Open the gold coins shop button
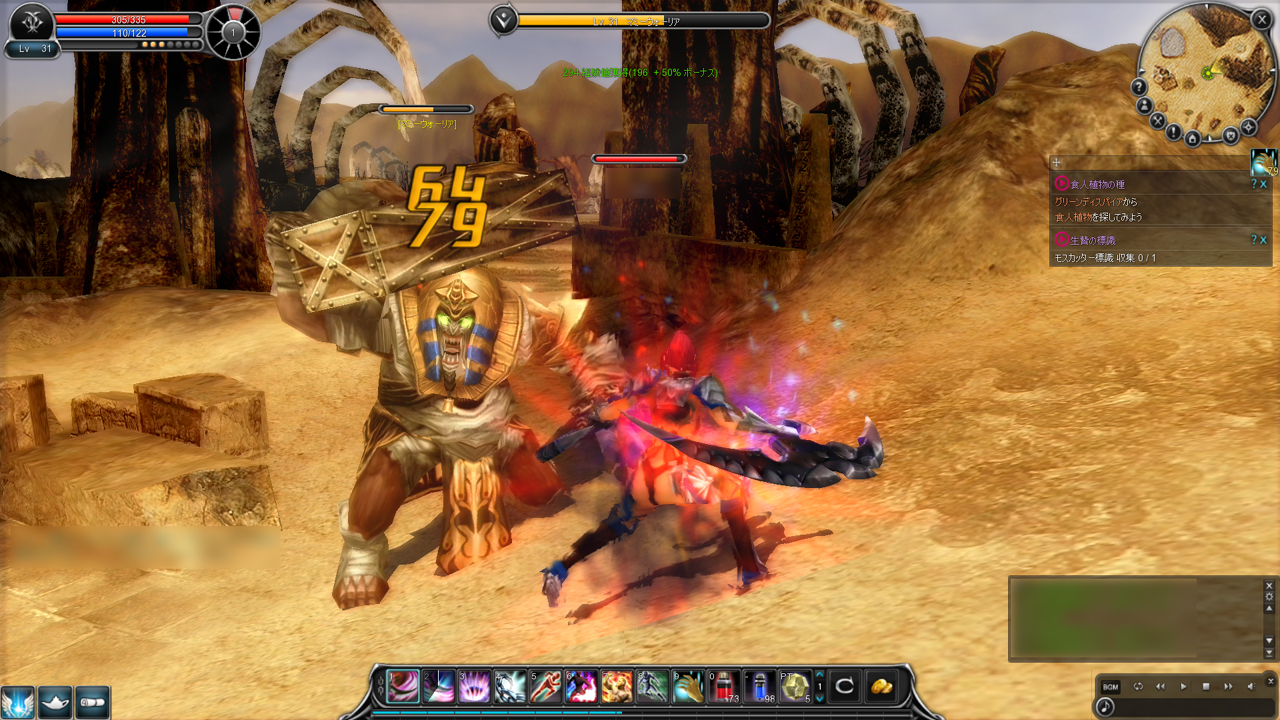 [881, 686]
